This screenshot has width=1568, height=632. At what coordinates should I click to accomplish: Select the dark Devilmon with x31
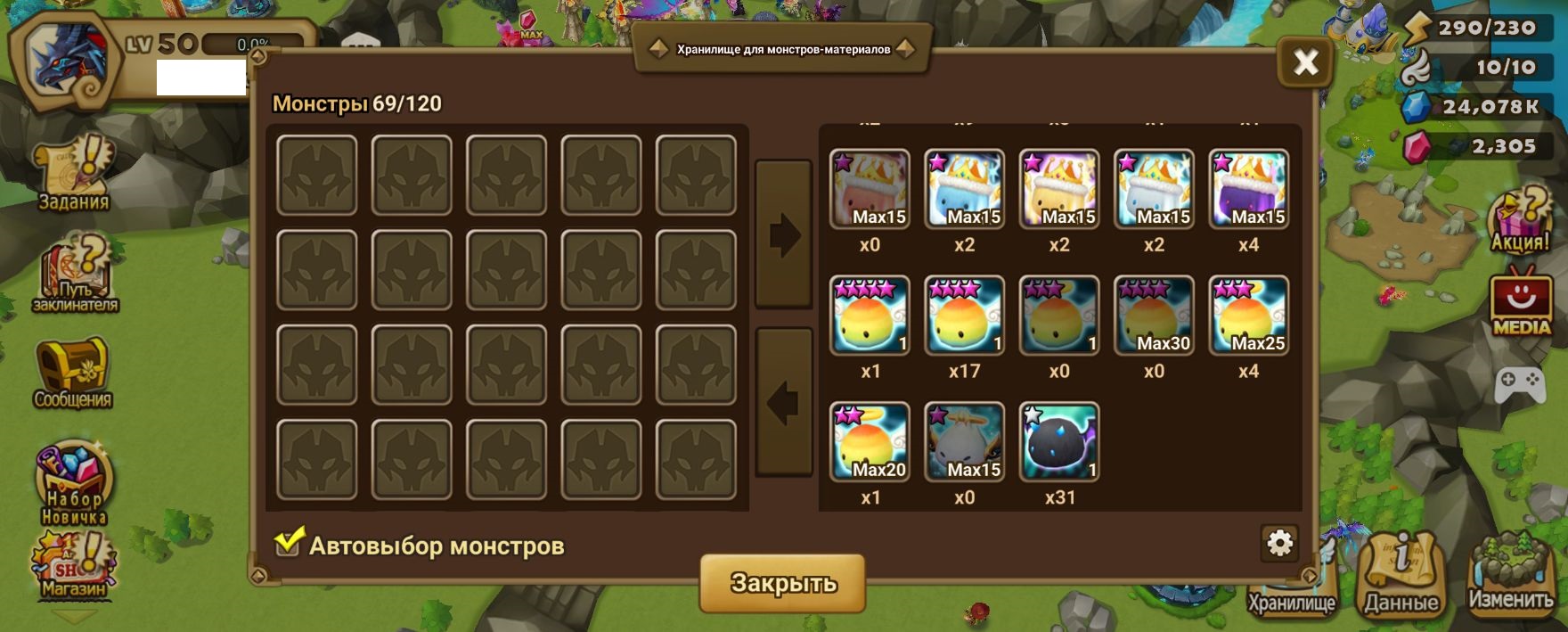click(1058, 442)
